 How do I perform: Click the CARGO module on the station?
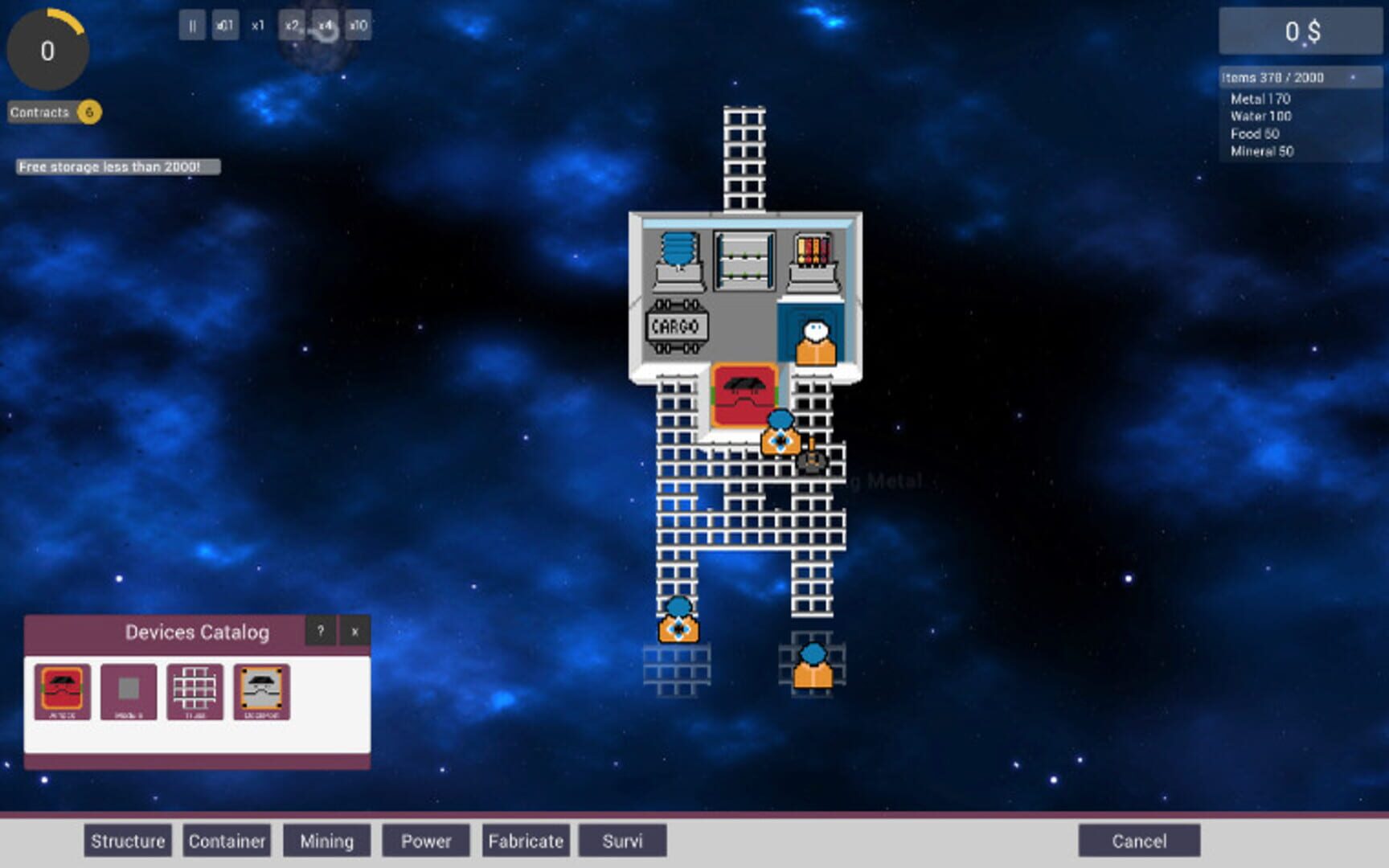676,326
